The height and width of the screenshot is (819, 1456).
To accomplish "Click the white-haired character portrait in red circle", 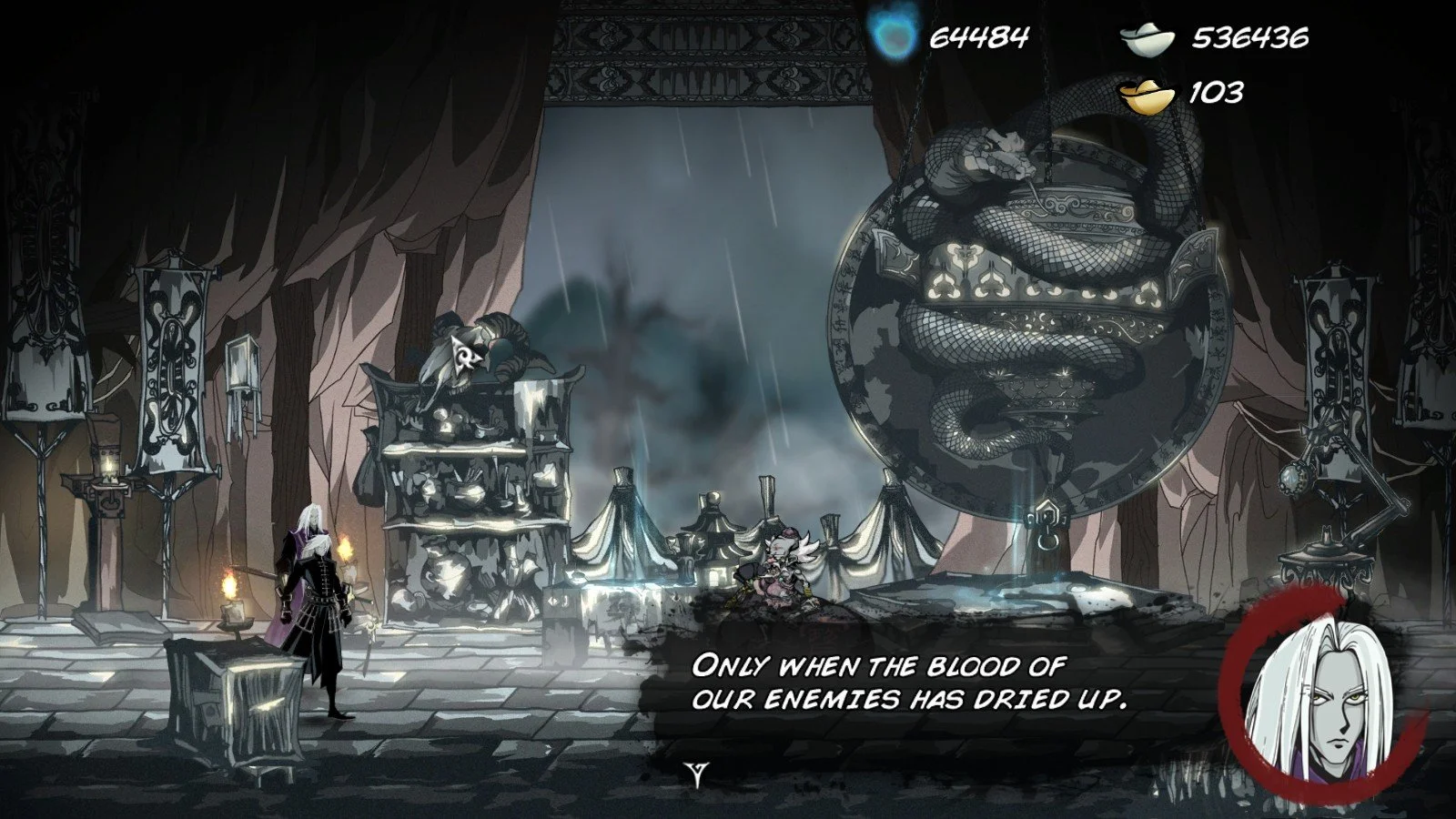I will [1329, 701].
